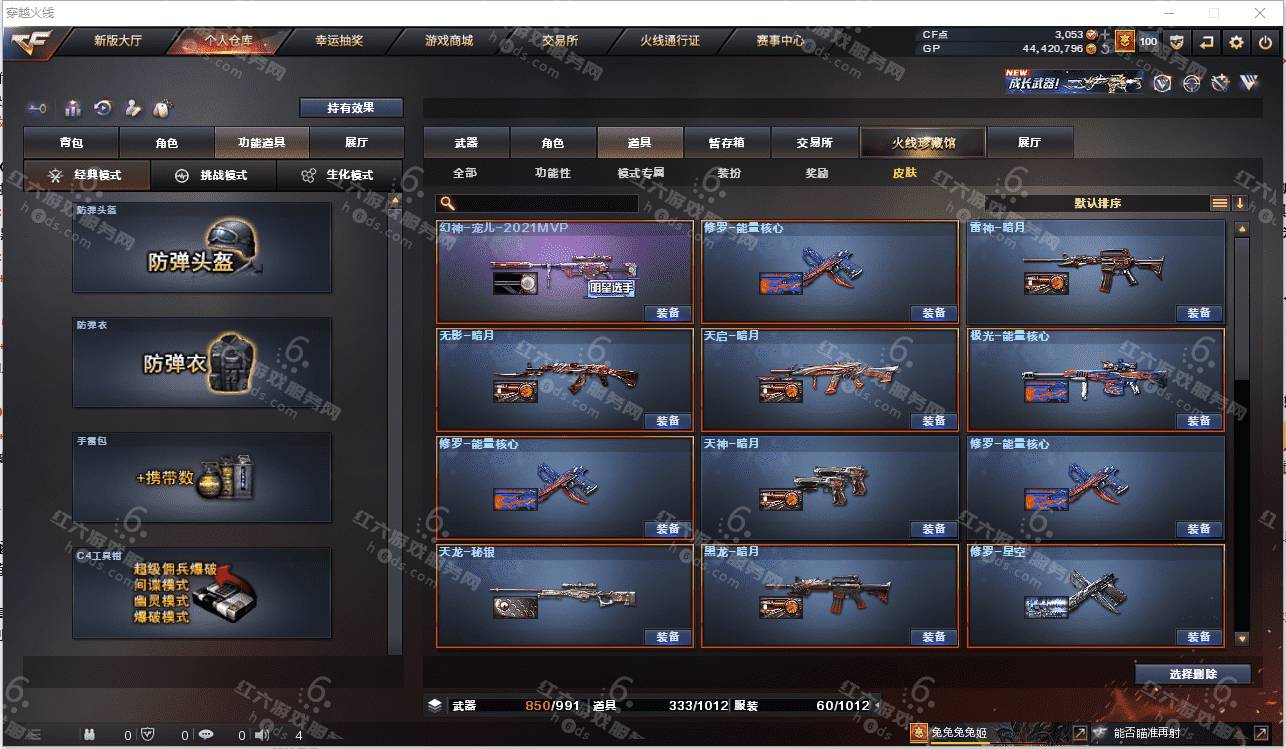The image size is (1286, 749).
Task: Open the 火线通行证 battle pass
Action: 670,41
